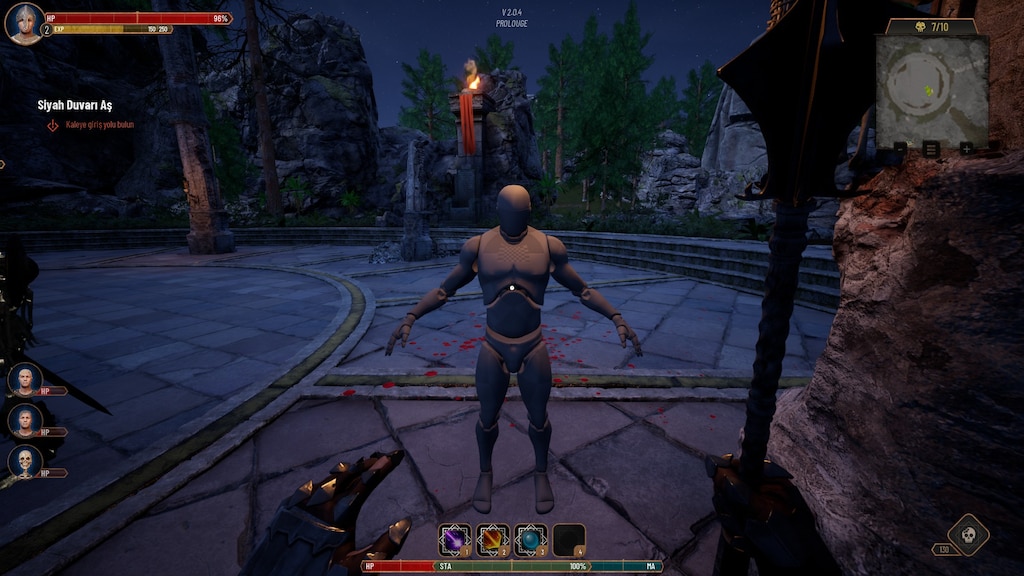Zoom in the minimap with plus button
Image resolution: width=1024 pixels, height=576 pixels.
pos(966,148)
